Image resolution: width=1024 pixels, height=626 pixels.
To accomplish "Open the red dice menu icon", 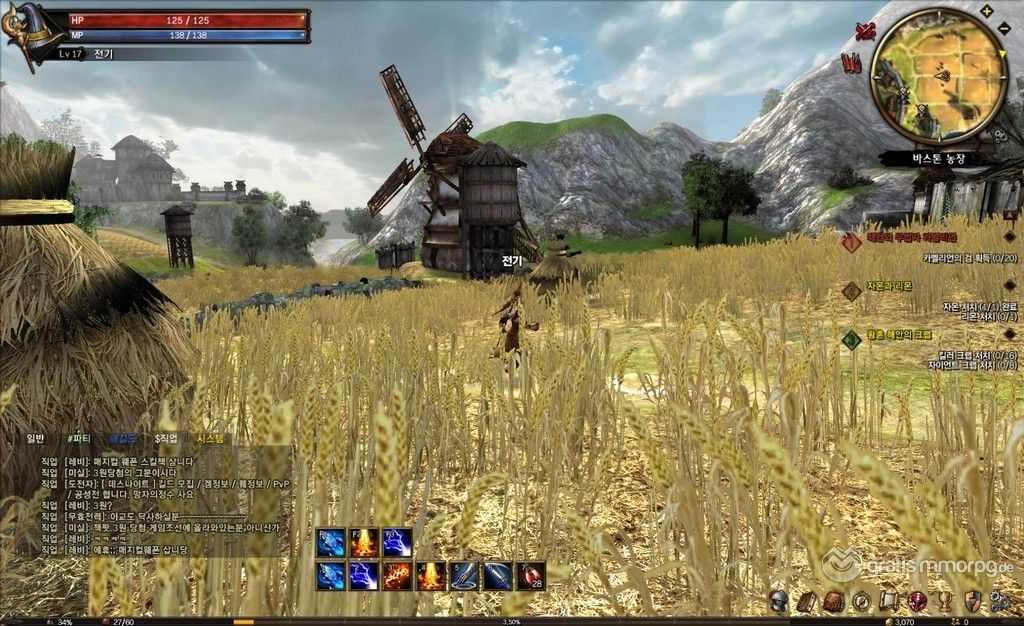I will [x=915, y=602].
